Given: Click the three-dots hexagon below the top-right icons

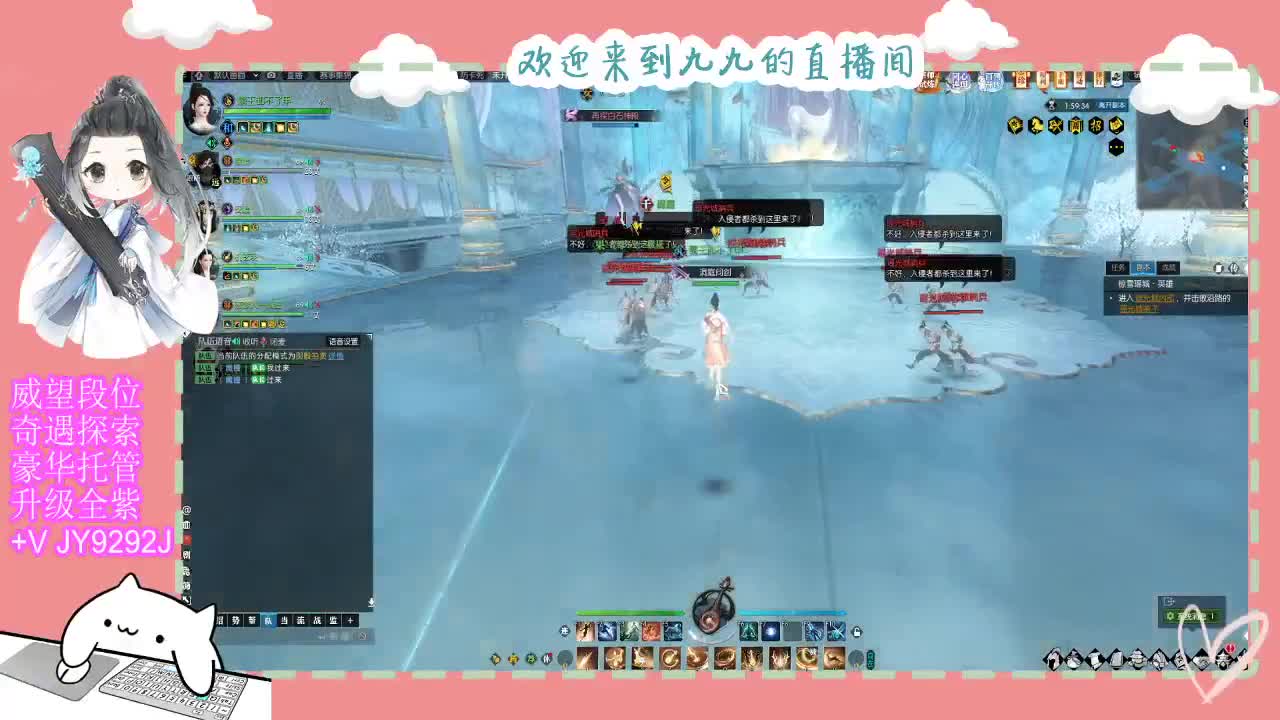Looking at the screenshot, I should point(1116,147).
